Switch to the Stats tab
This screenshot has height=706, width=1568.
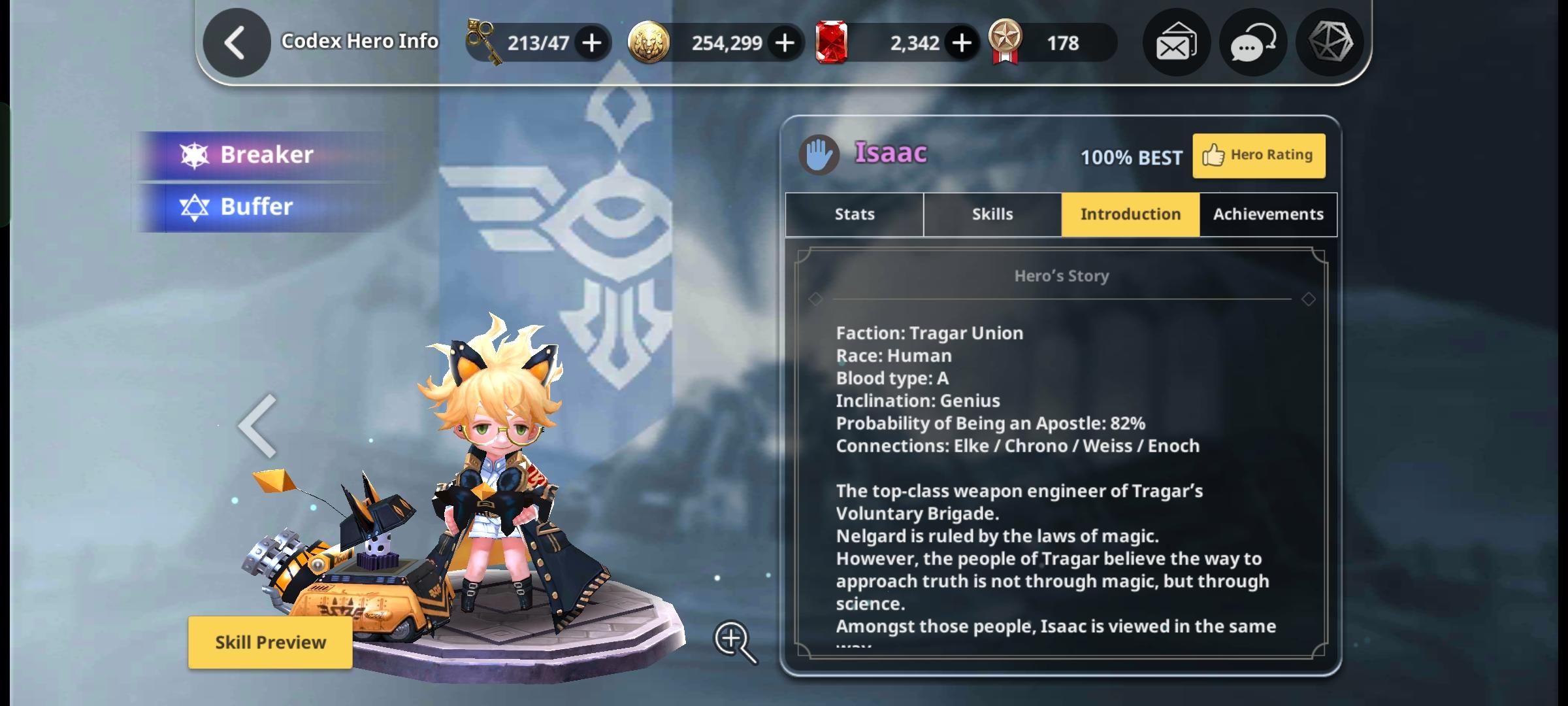(x=853, y=214)
